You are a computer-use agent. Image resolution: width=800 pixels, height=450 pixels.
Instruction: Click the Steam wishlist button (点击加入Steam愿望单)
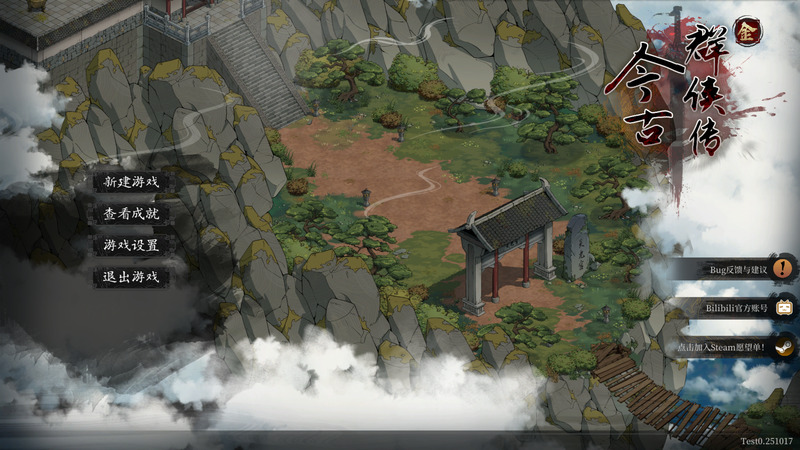[735, 348]
